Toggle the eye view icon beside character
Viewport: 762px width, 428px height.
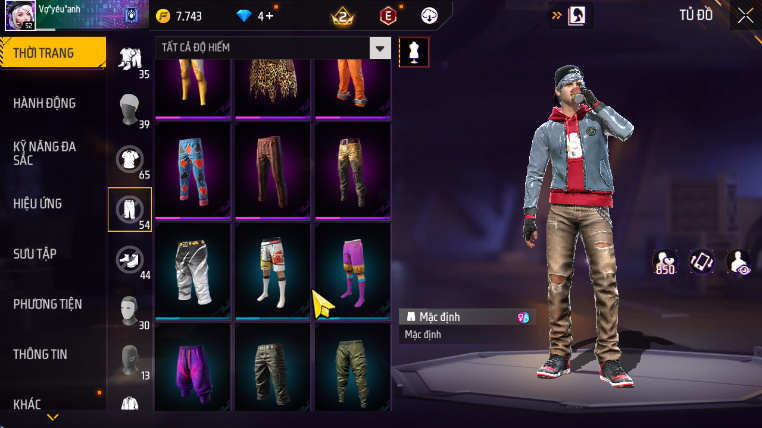738,262
